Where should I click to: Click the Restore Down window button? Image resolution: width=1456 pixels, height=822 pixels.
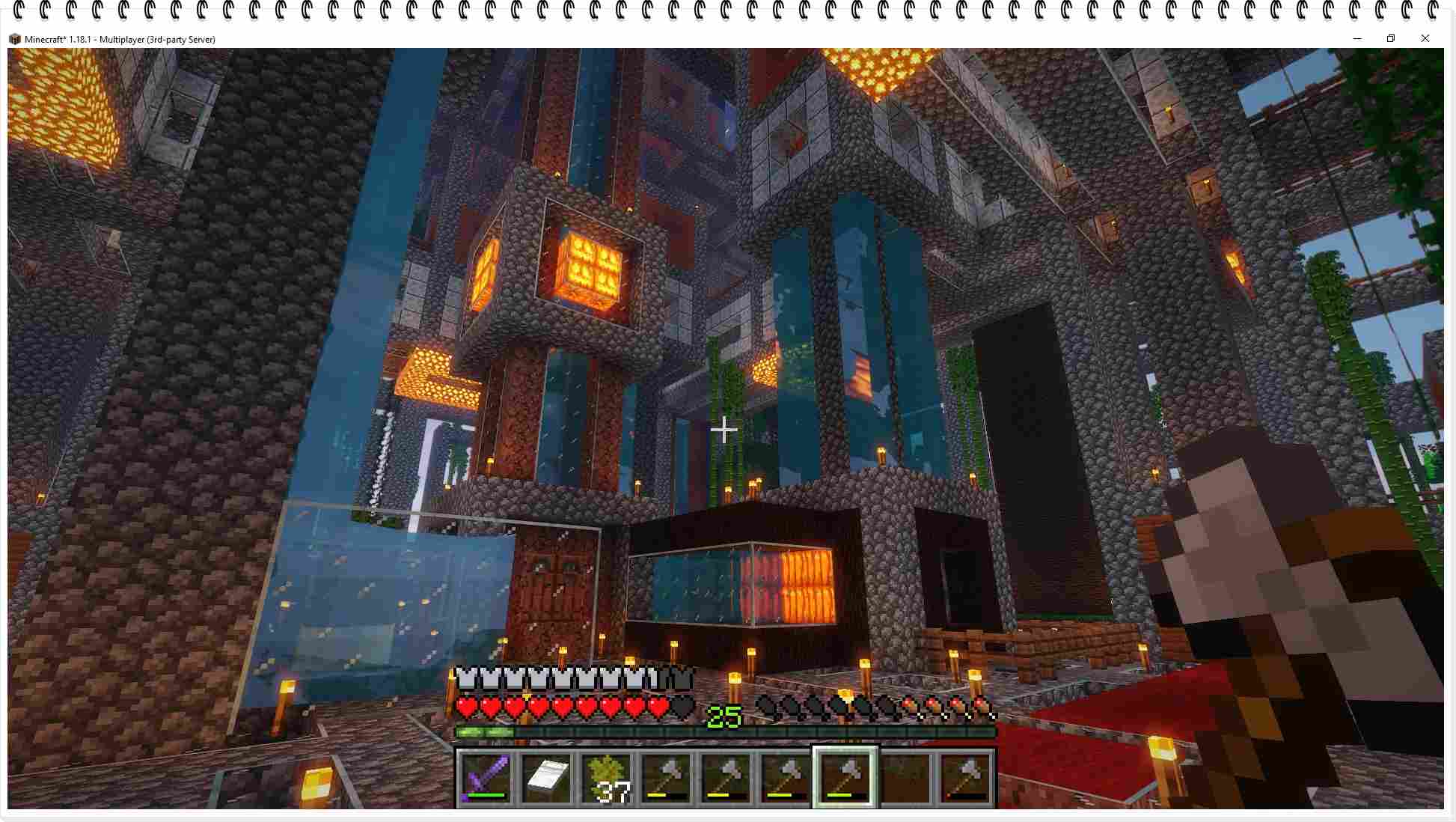coord(1391,38)
